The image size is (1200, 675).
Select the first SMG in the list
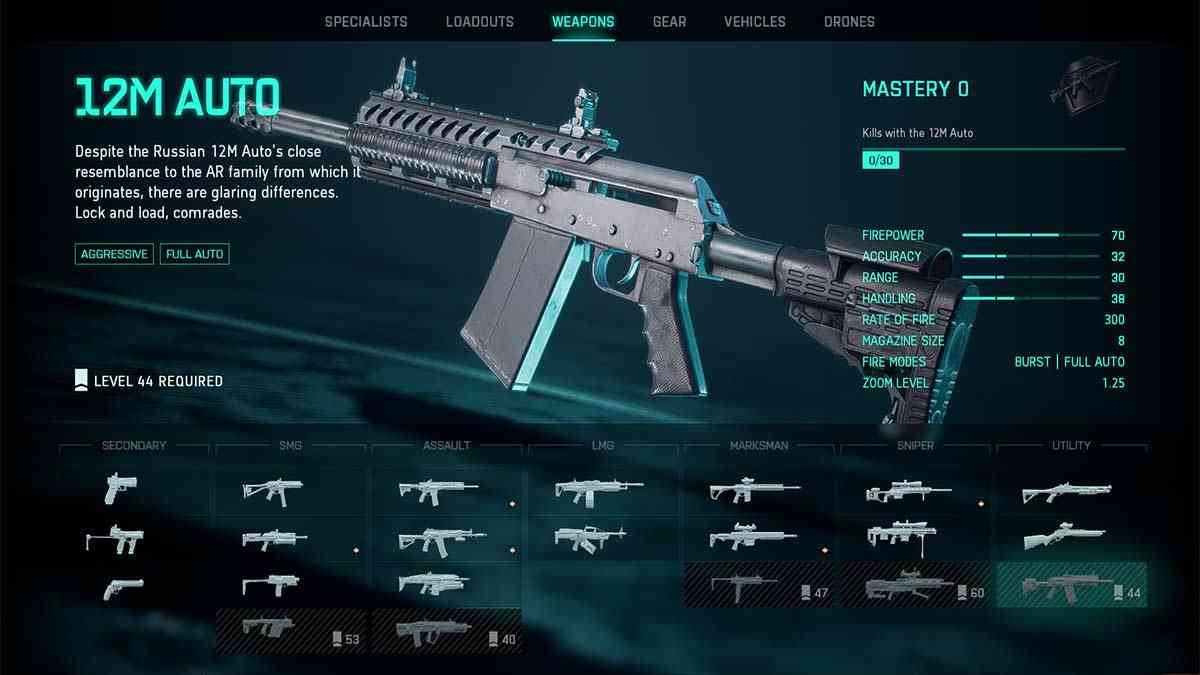pyautogui.click(x=272, y=490)
